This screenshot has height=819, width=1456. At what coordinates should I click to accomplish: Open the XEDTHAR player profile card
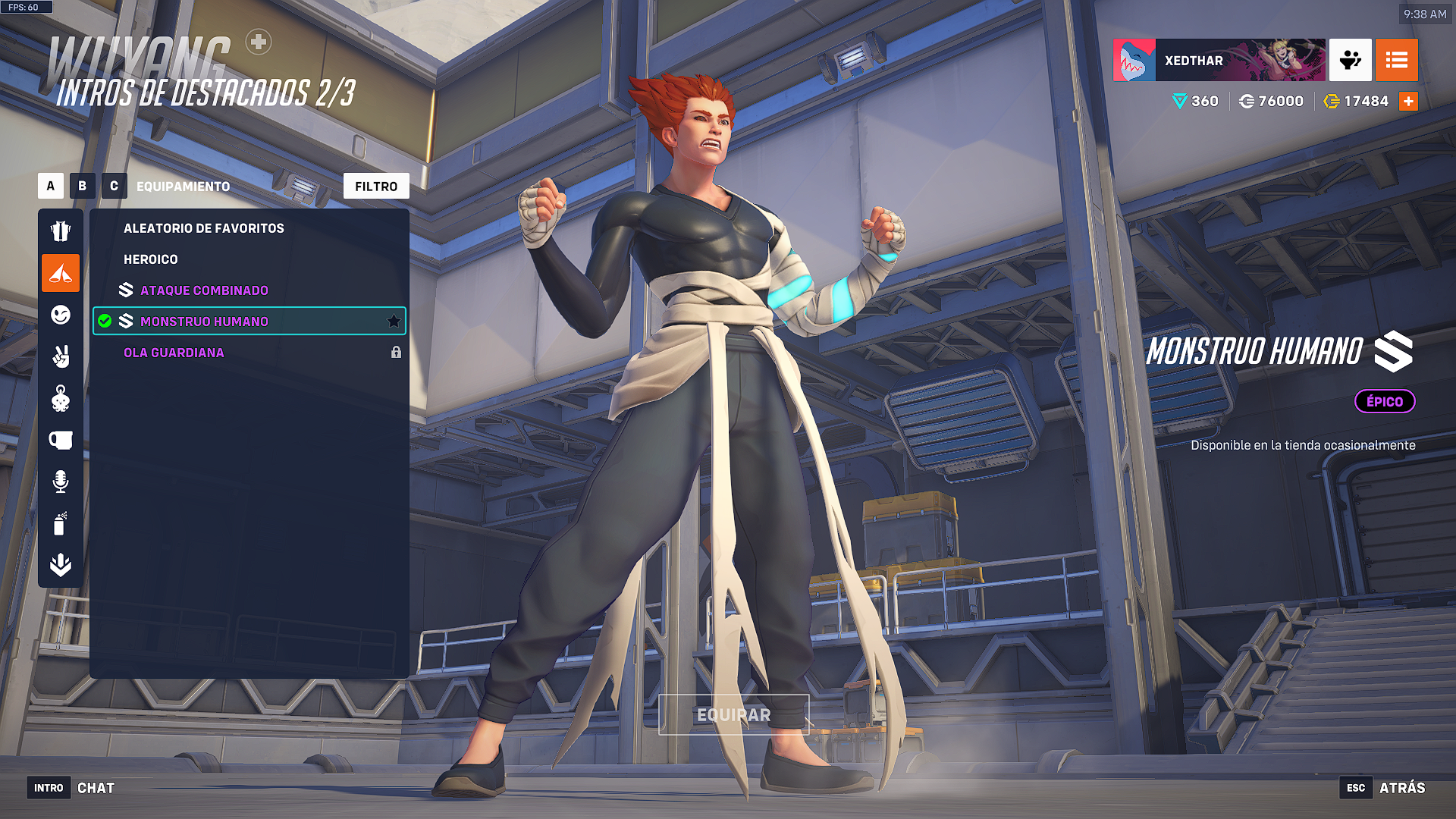pyautogui.click(x=1219, y=60)
